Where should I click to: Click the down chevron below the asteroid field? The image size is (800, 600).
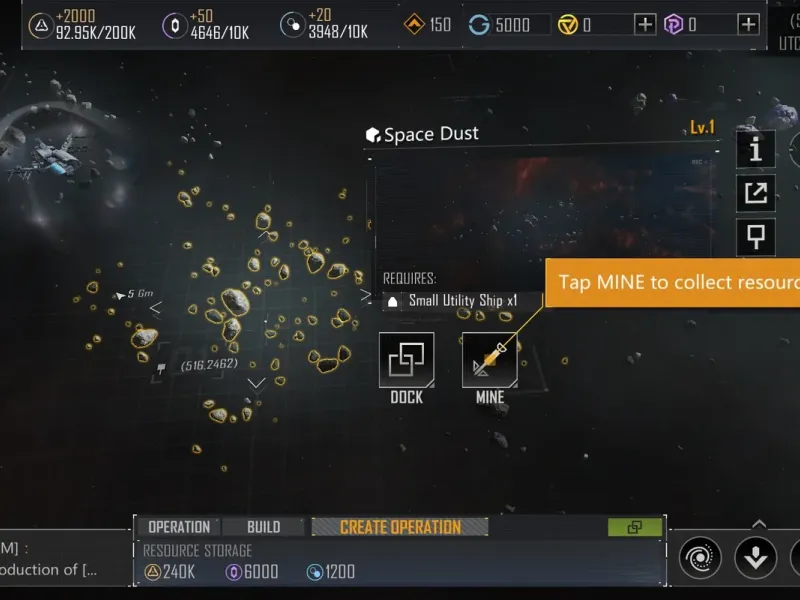[256, 383]
